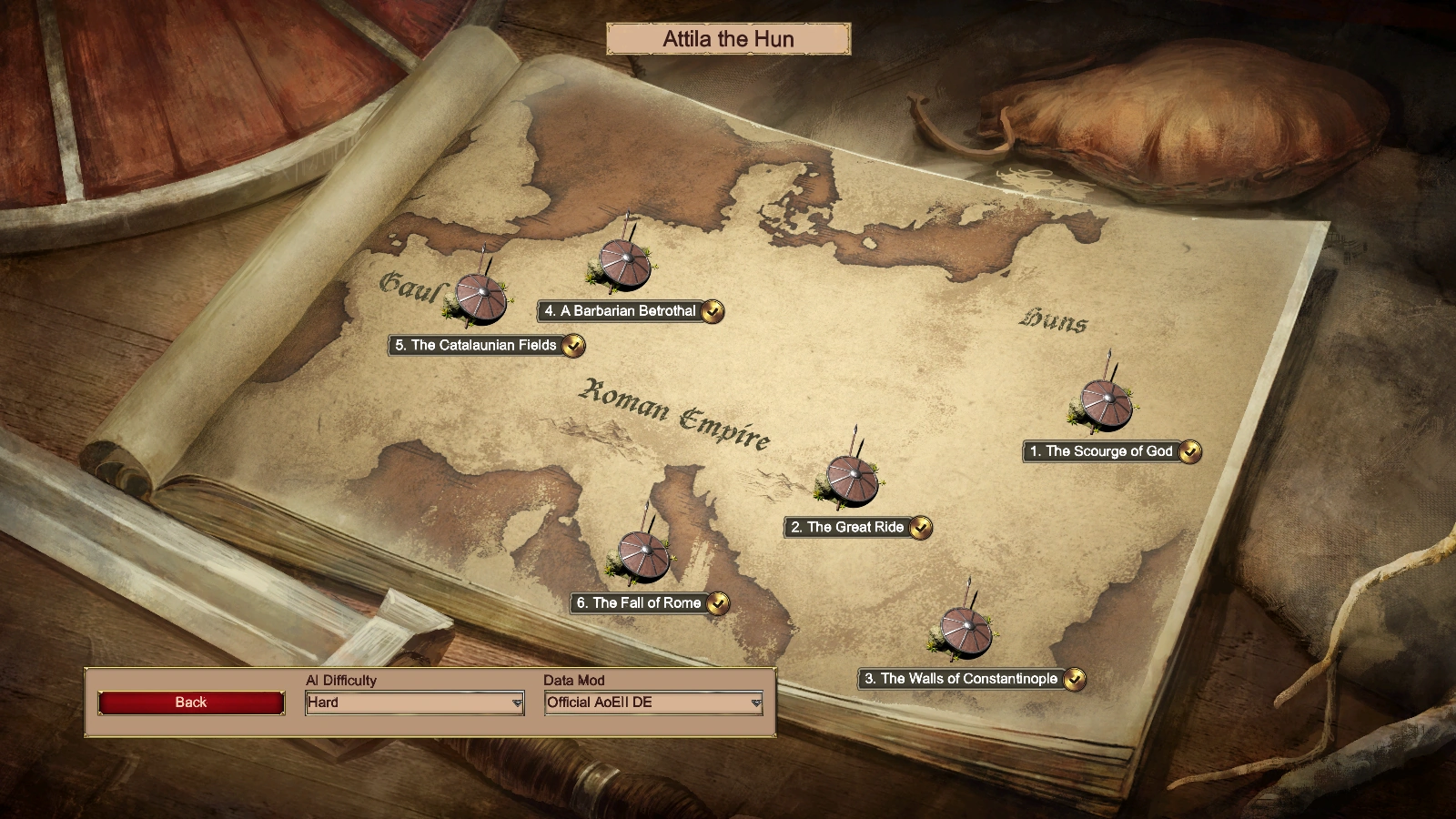Open the Data Mod dropdown
This screenshot has height=819, width=1456.
click(x=653, y=703)
